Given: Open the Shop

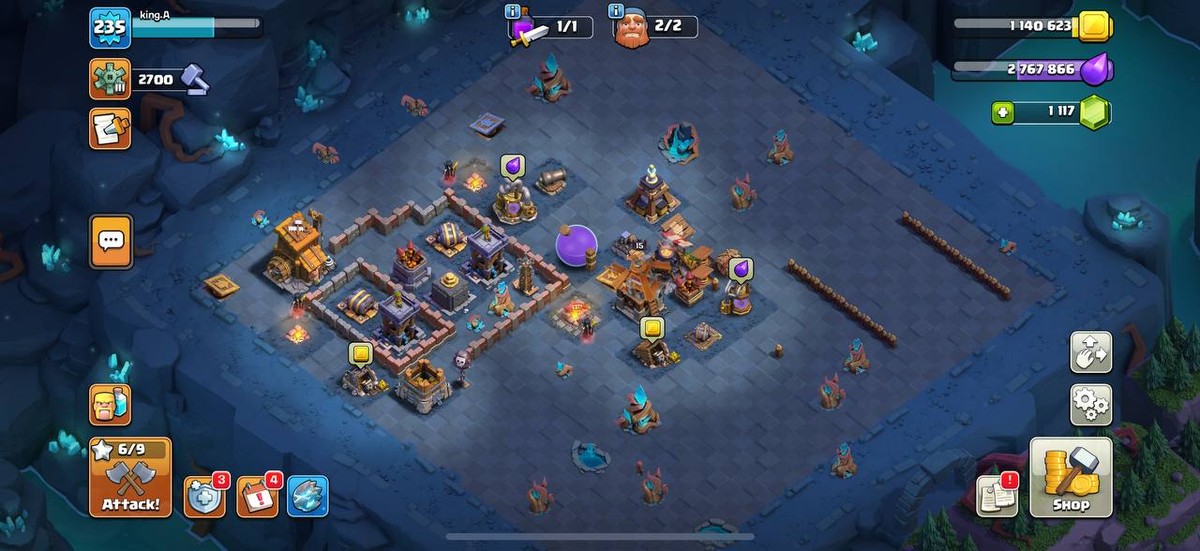Looking at the screenshot, I should [1070, 477].
